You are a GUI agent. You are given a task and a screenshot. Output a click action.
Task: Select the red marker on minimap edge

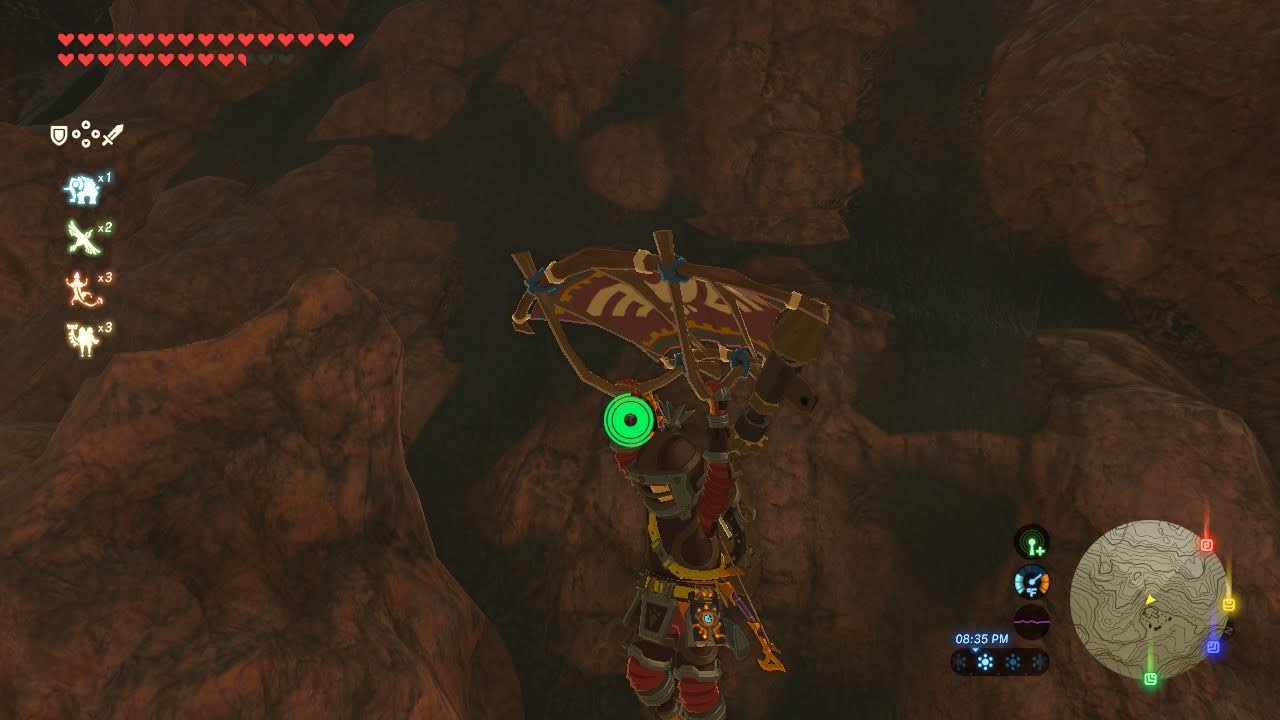[1206, 545]
